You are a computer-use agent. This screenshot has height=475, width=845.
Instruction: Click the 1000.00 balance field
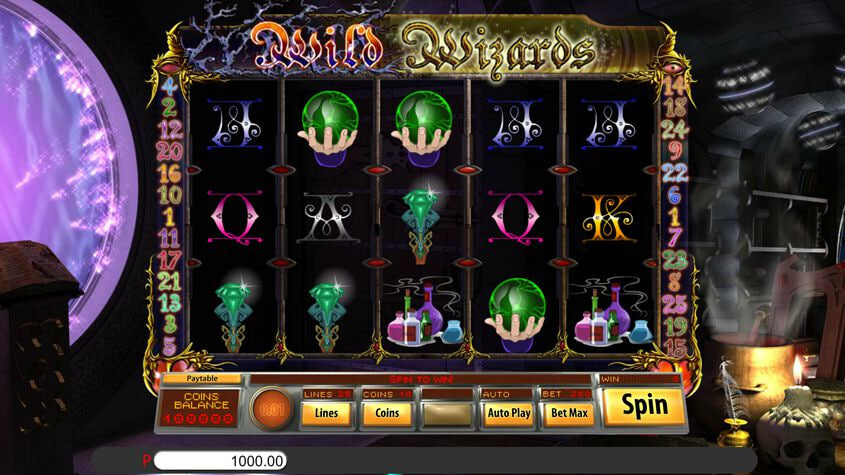tap(220, 461)
